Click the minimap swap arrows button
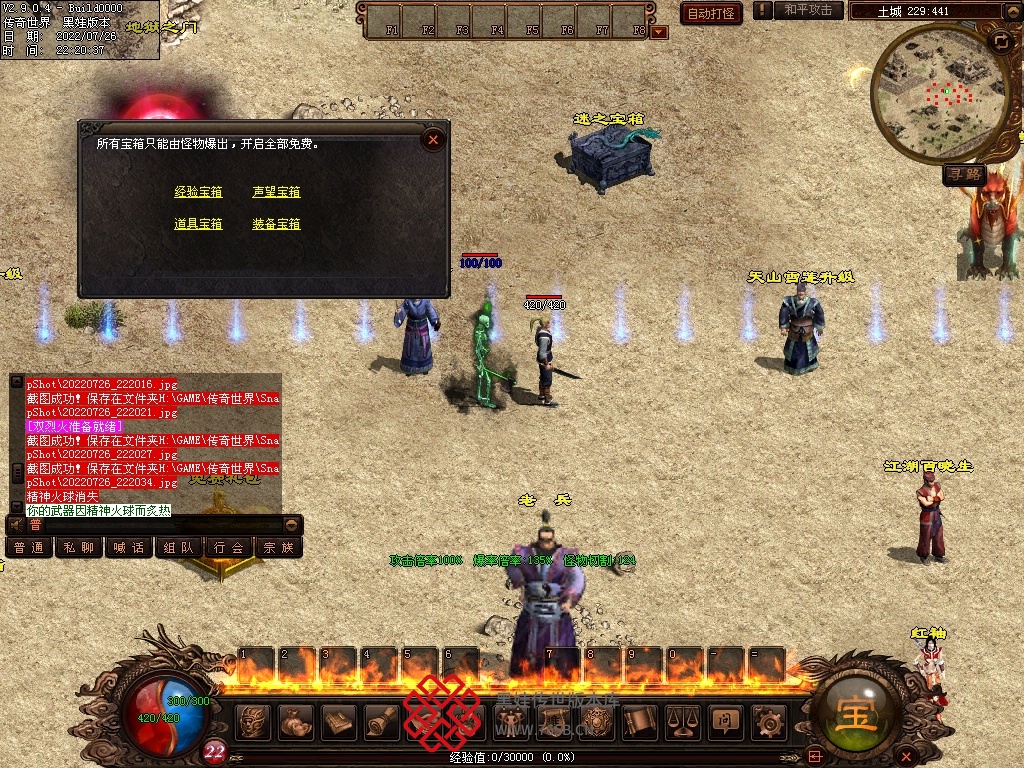 pyautogui.click(x=1000, y=41)
